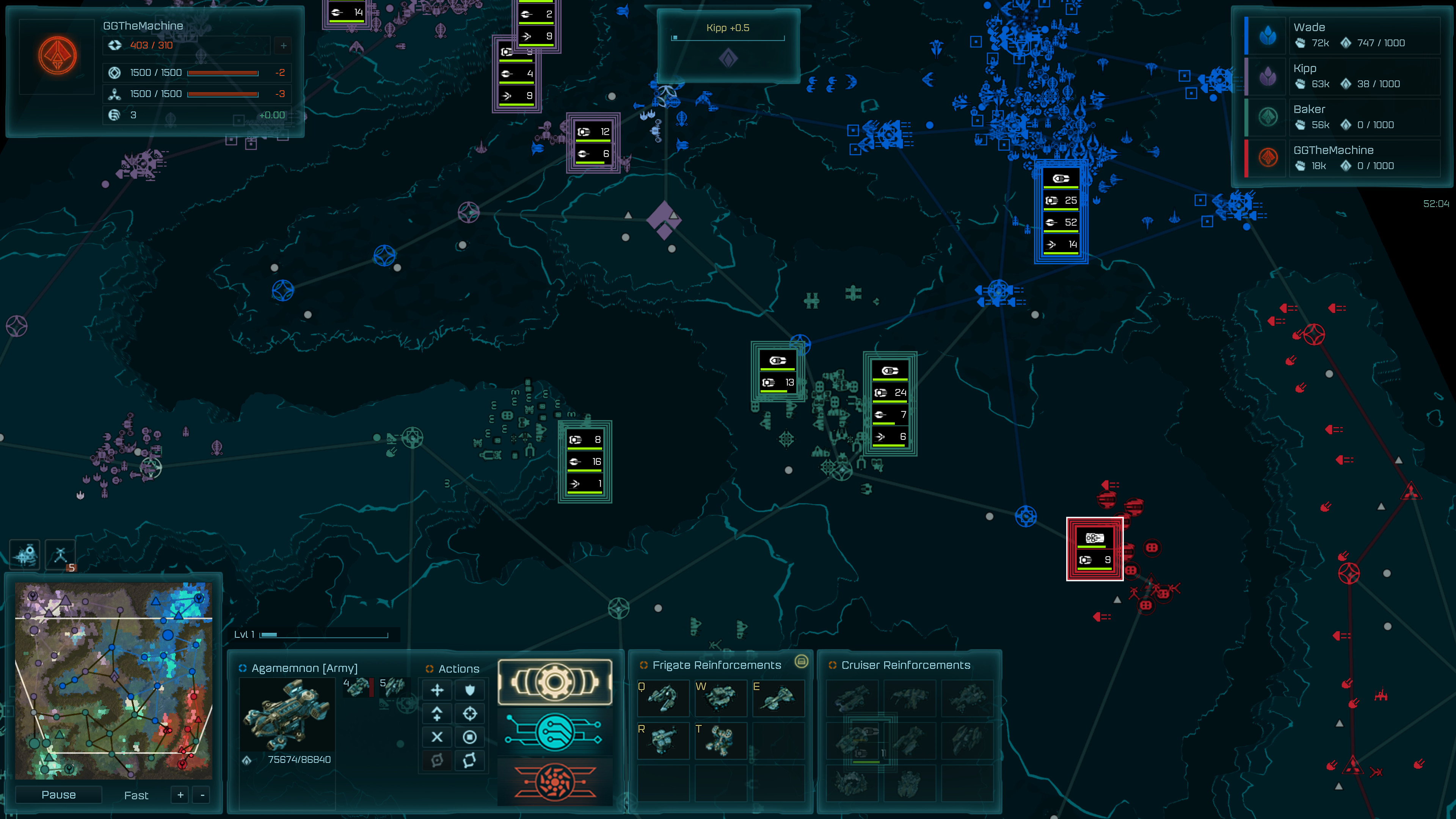The image size is (1456, 819).
Task: Expand resources with the plus button
Action: pos(282,46)
